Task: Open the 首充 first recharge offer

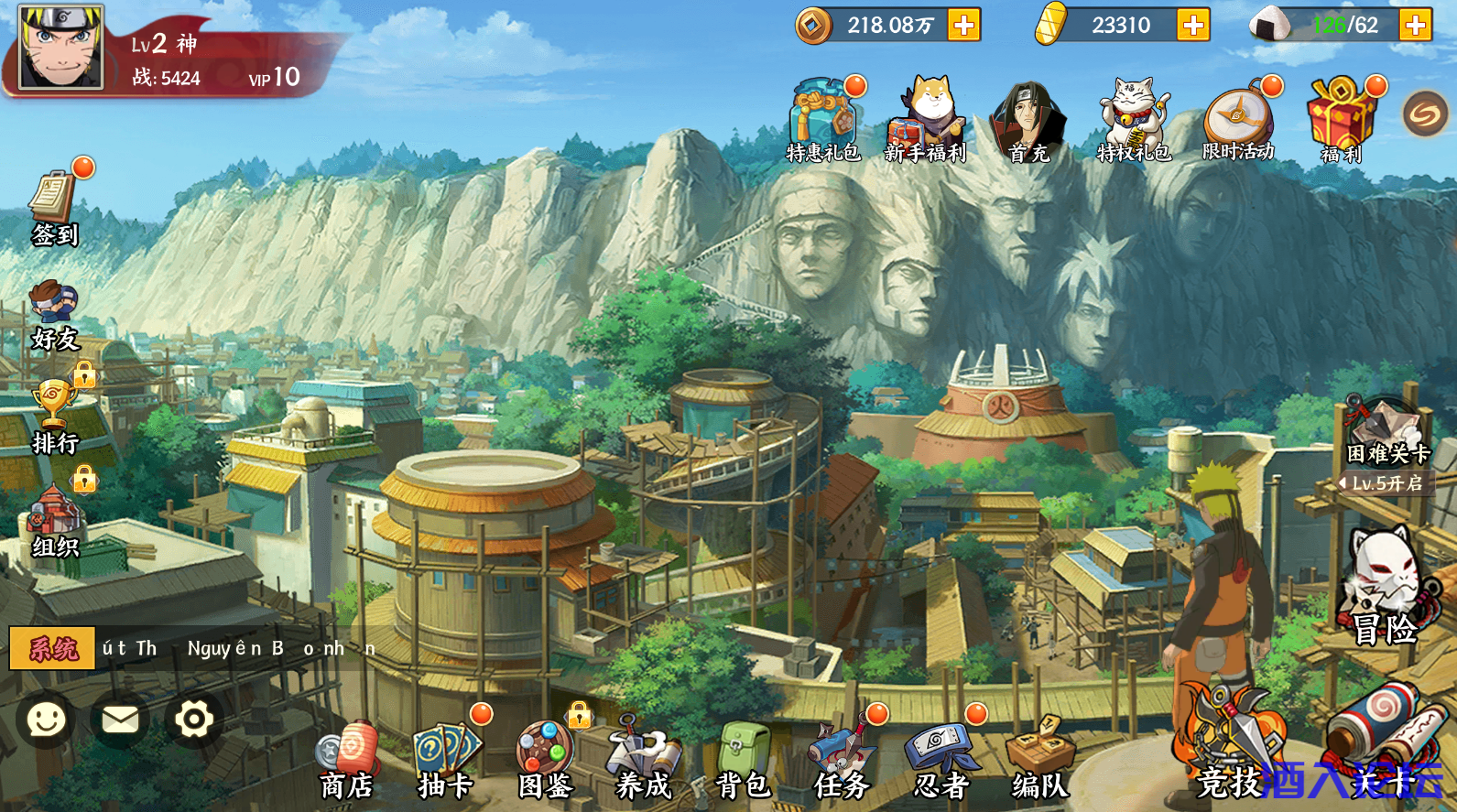Action: 1028,121
